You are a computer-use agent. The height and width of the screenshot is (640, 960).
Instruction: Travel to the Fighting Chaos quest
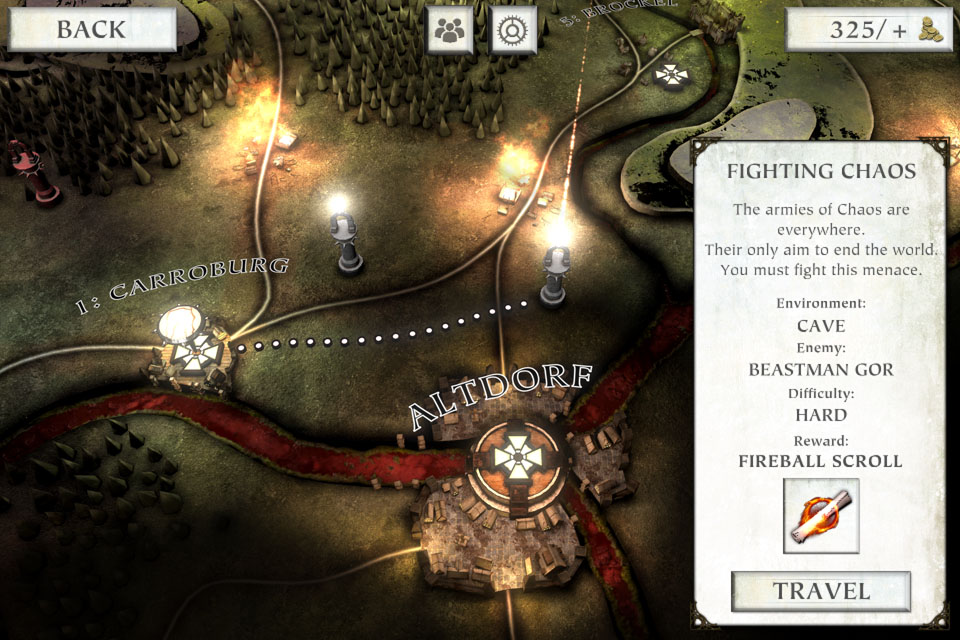(821, 591)
